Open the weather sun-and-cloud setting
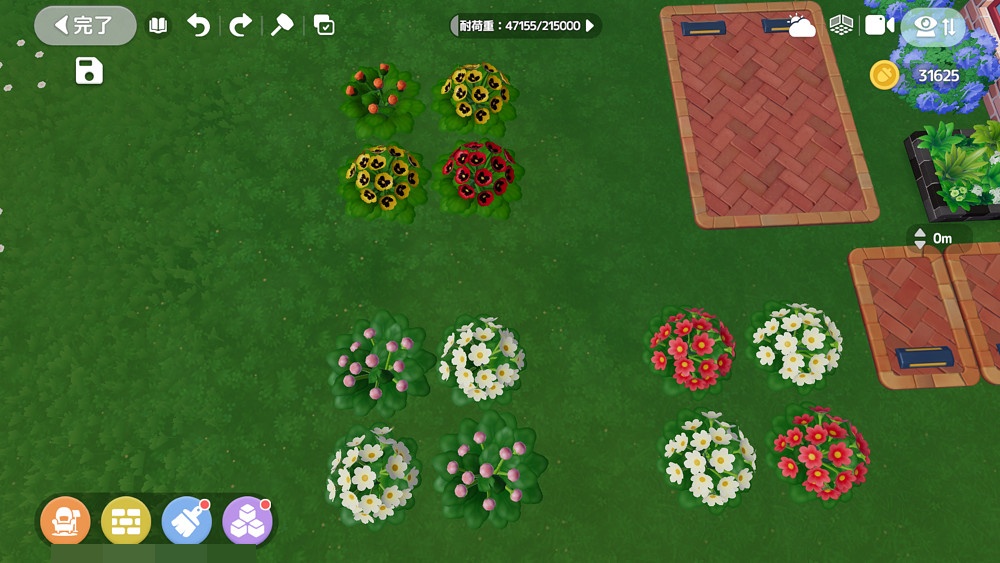This screenshot has width=1000, height=563. click(x=801, y=26)
